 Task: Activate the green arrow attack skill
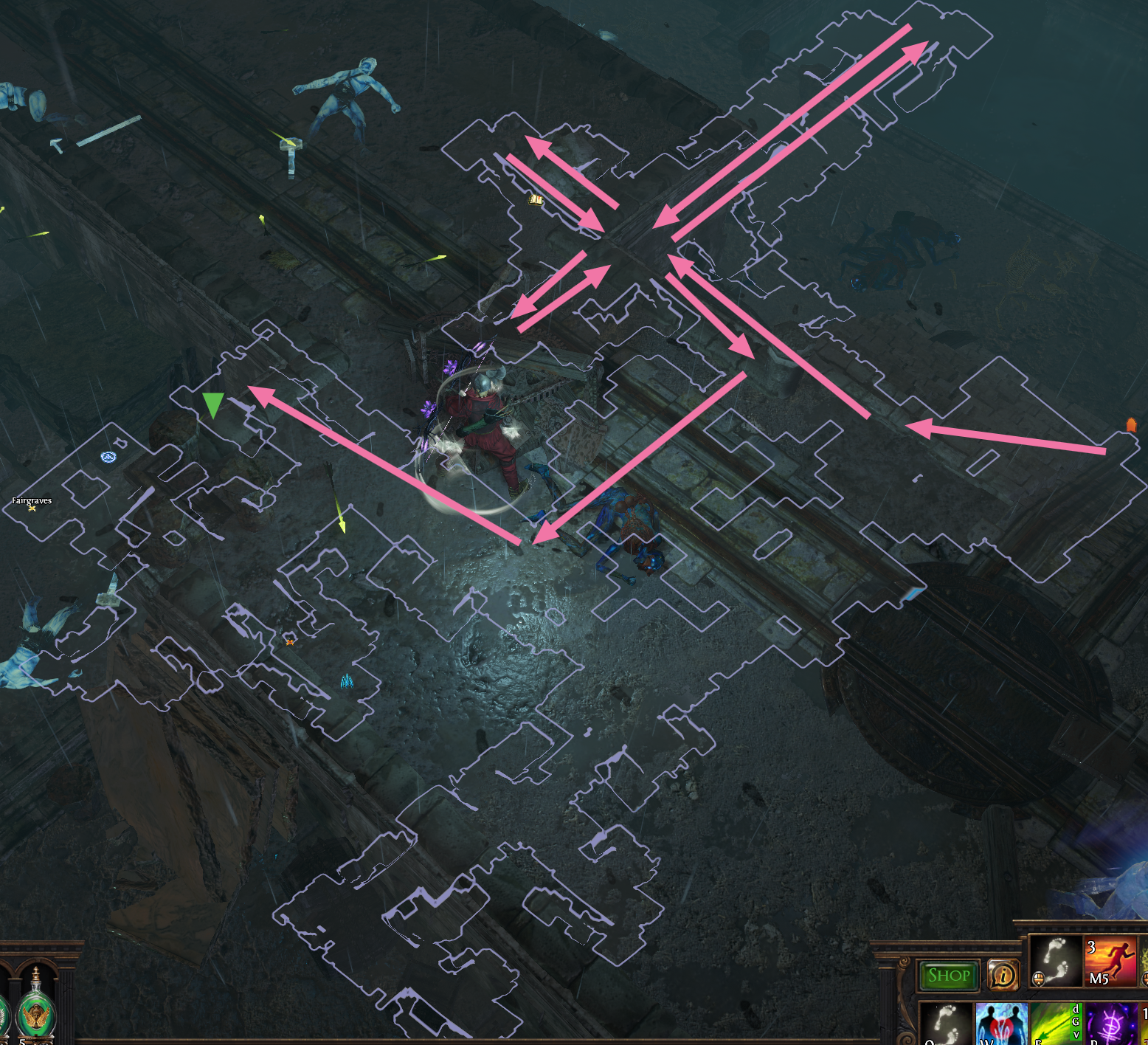1055,1024
